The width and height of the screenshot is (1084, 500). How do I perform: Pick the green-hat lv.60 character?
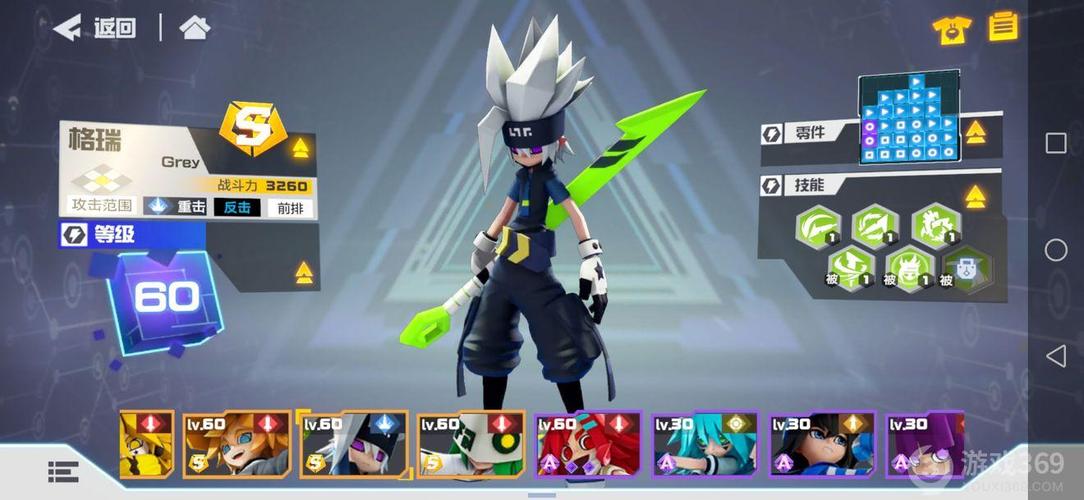[469, 445]
